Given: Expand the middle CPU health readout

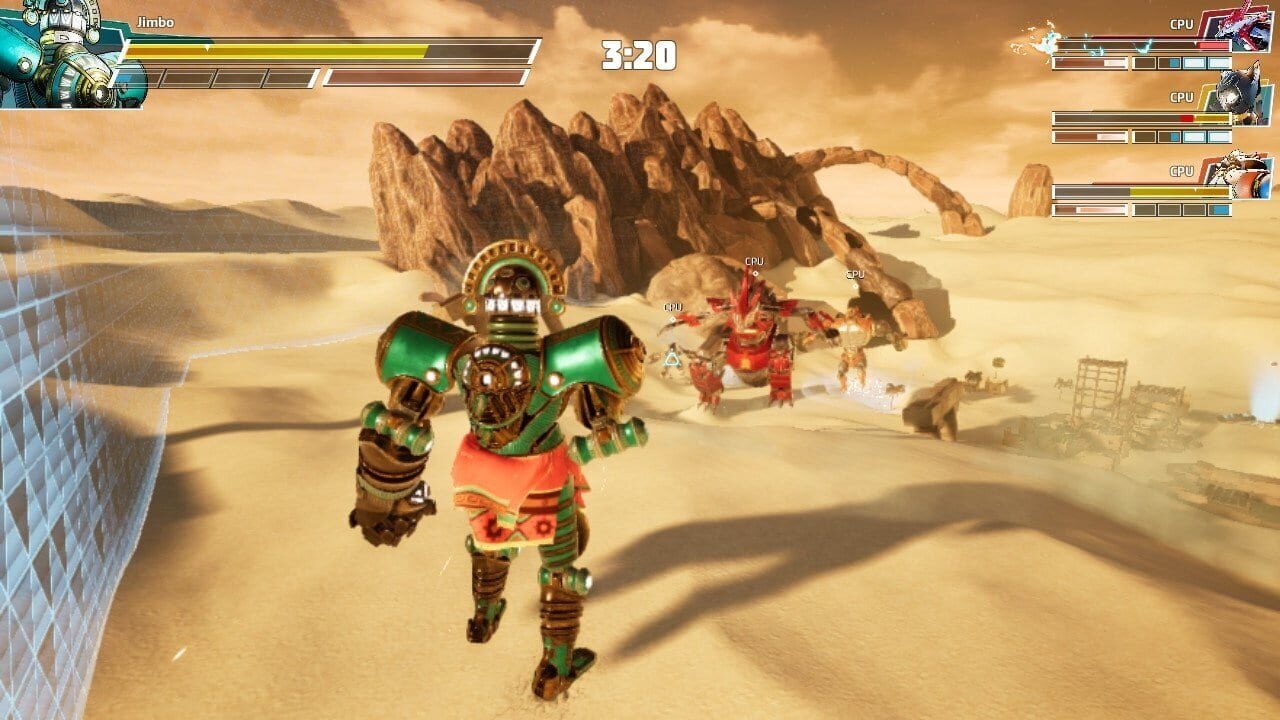Looking at the screenshot, I should (x=1140, y=118).
